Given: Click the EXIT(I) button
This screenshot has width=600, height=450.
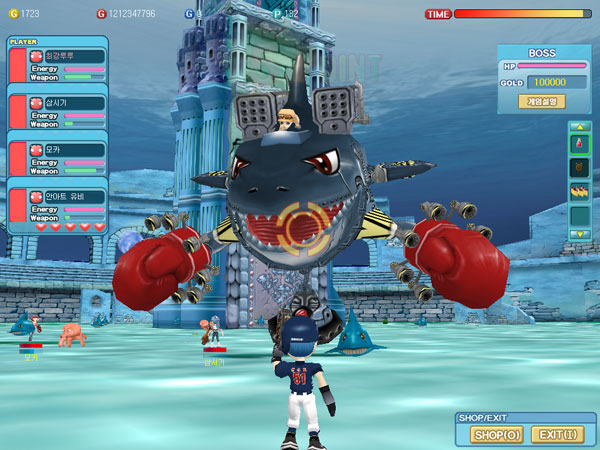Looking at the screenshot, I should [x=557, y=435].
